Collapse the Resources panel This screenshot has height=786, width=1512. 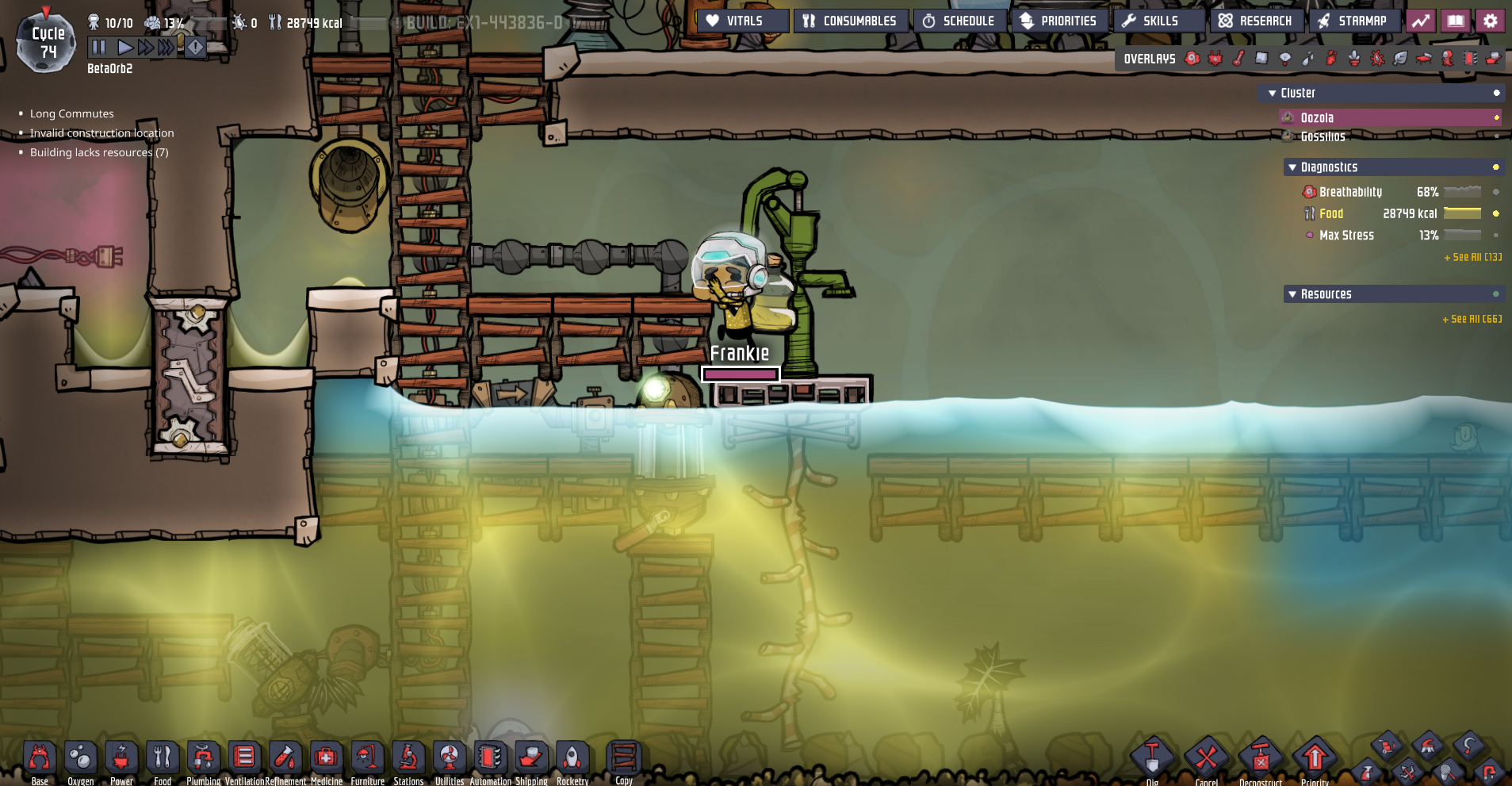[x=1294, y=293]
